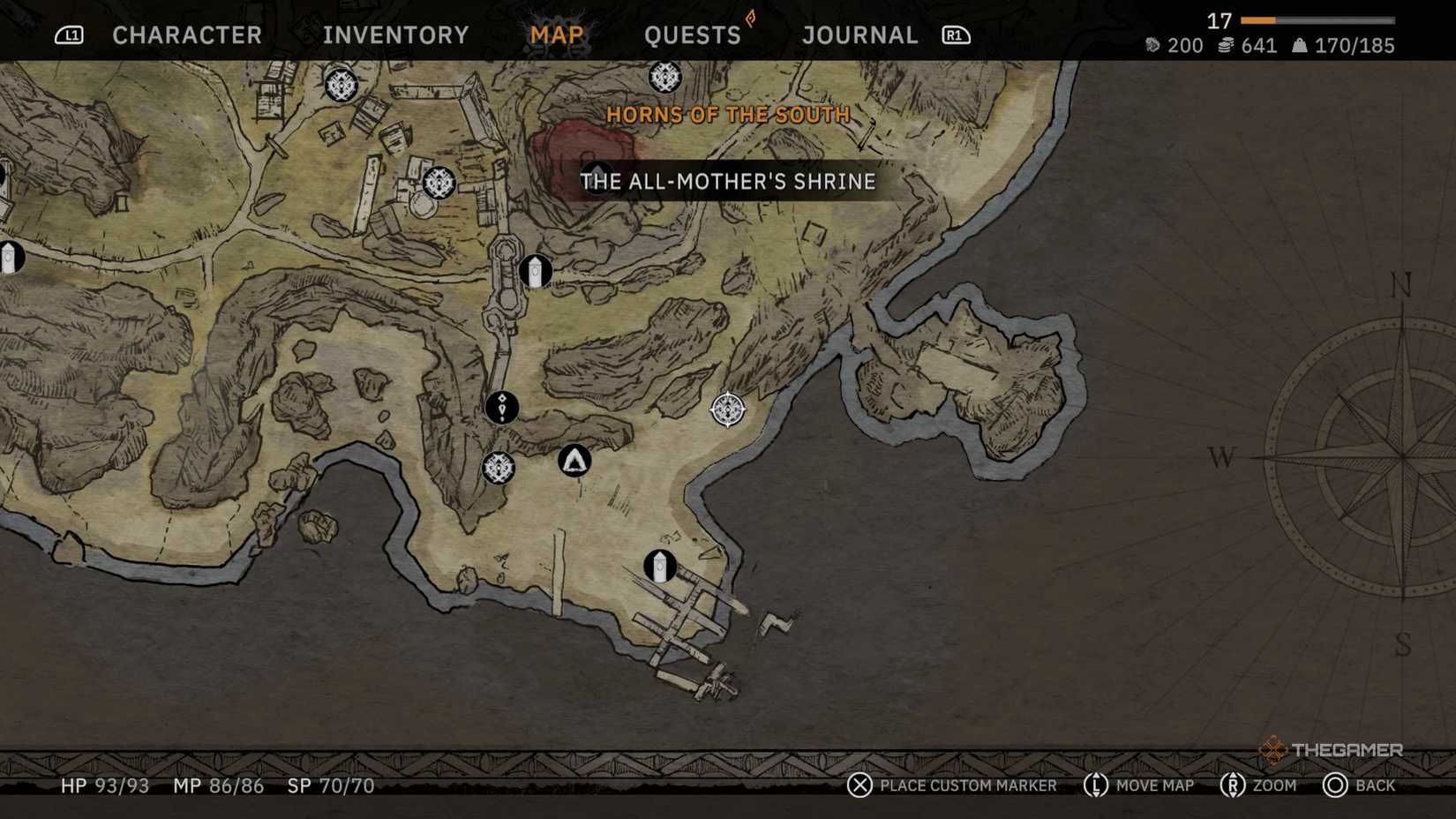The width and height of the screenshot is (1456, 819).
Task: Select the ornate shrine marker near Horns of the South
Action: pos(664,78)
